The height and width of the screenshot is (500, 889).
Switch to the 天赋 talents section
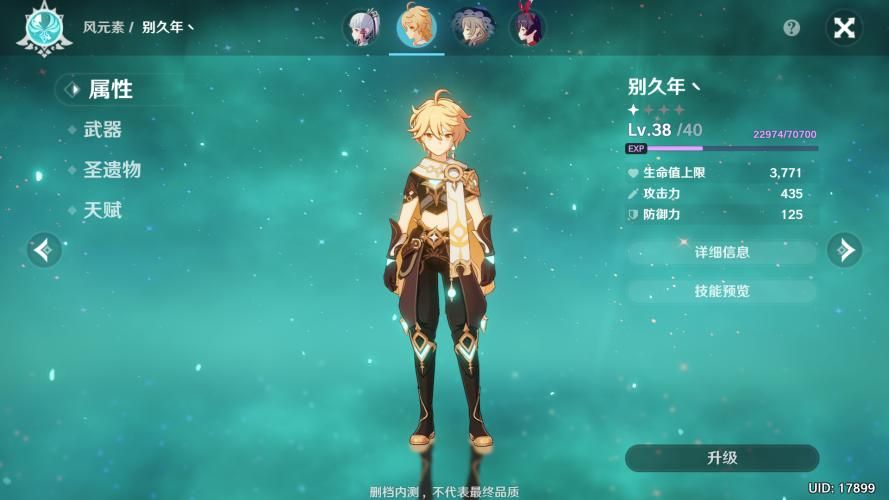pyautogui.click(x=102, y=210)
